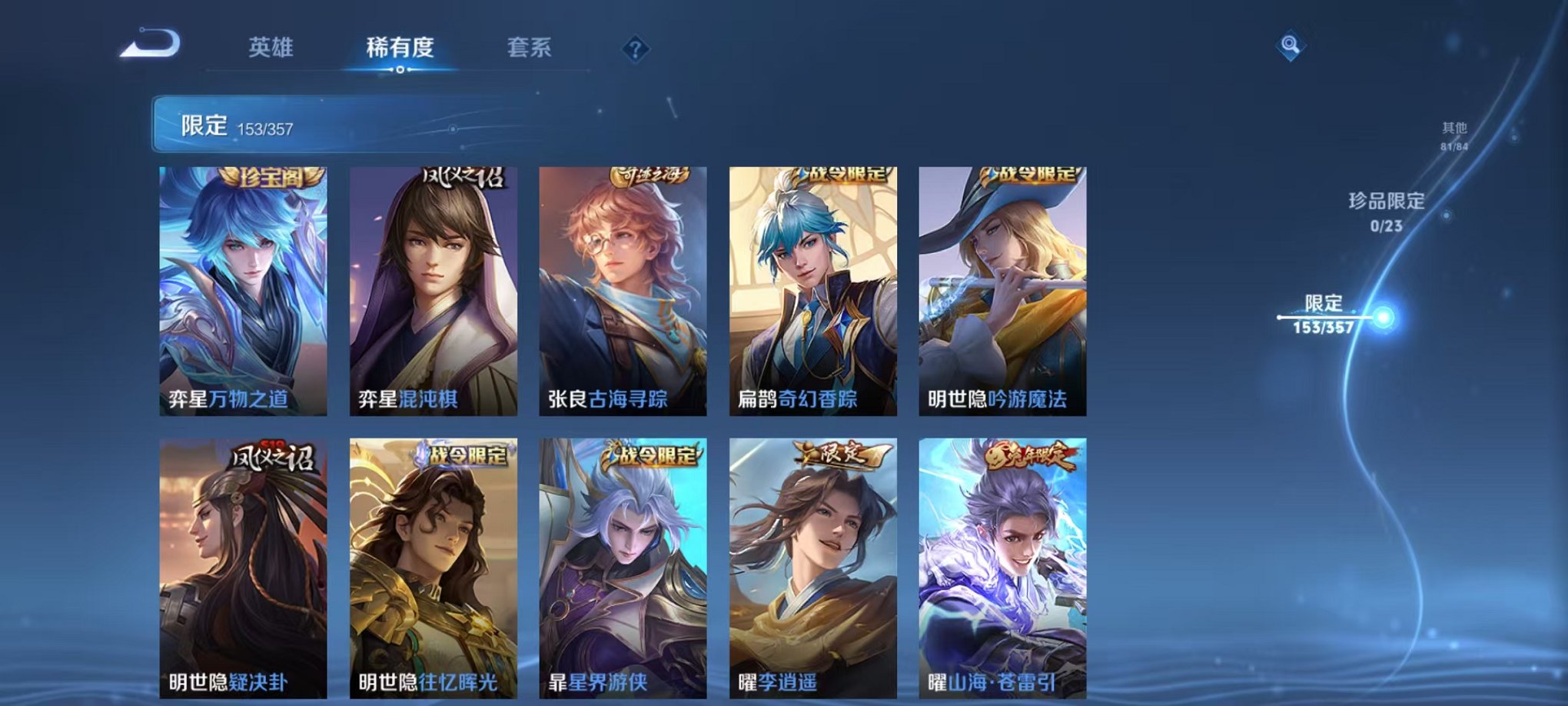Open the search function
The width and height of the screenshot is (1568, 706).
point(1291,47)
